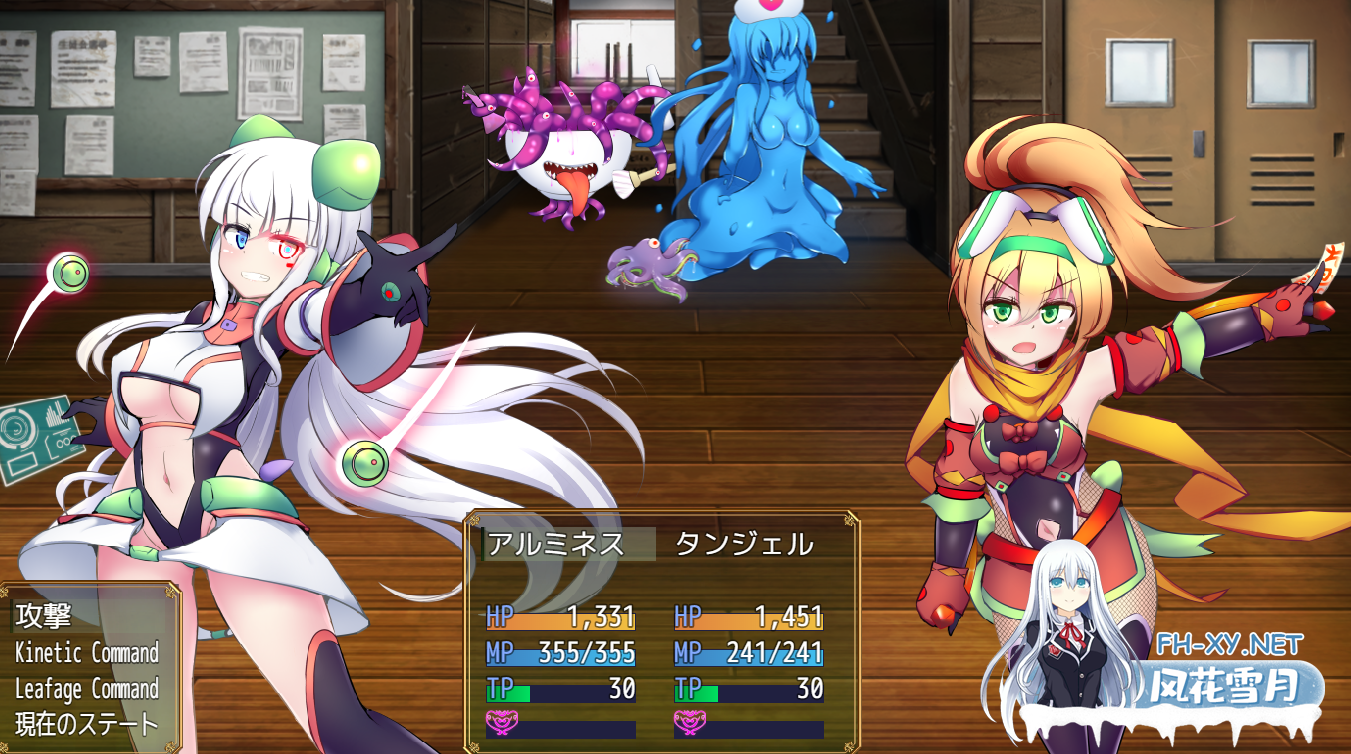This screenshot has height=754, width=1351.
Task: Open the FH-XY.NET watermark link
Action: click(x=1228, y=641)
